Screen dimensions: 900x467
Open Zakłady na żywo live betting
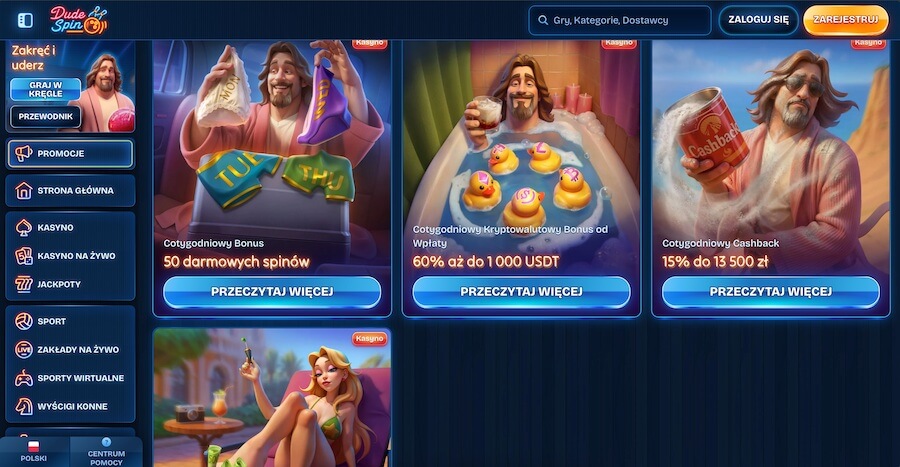(x=70, y=350)
